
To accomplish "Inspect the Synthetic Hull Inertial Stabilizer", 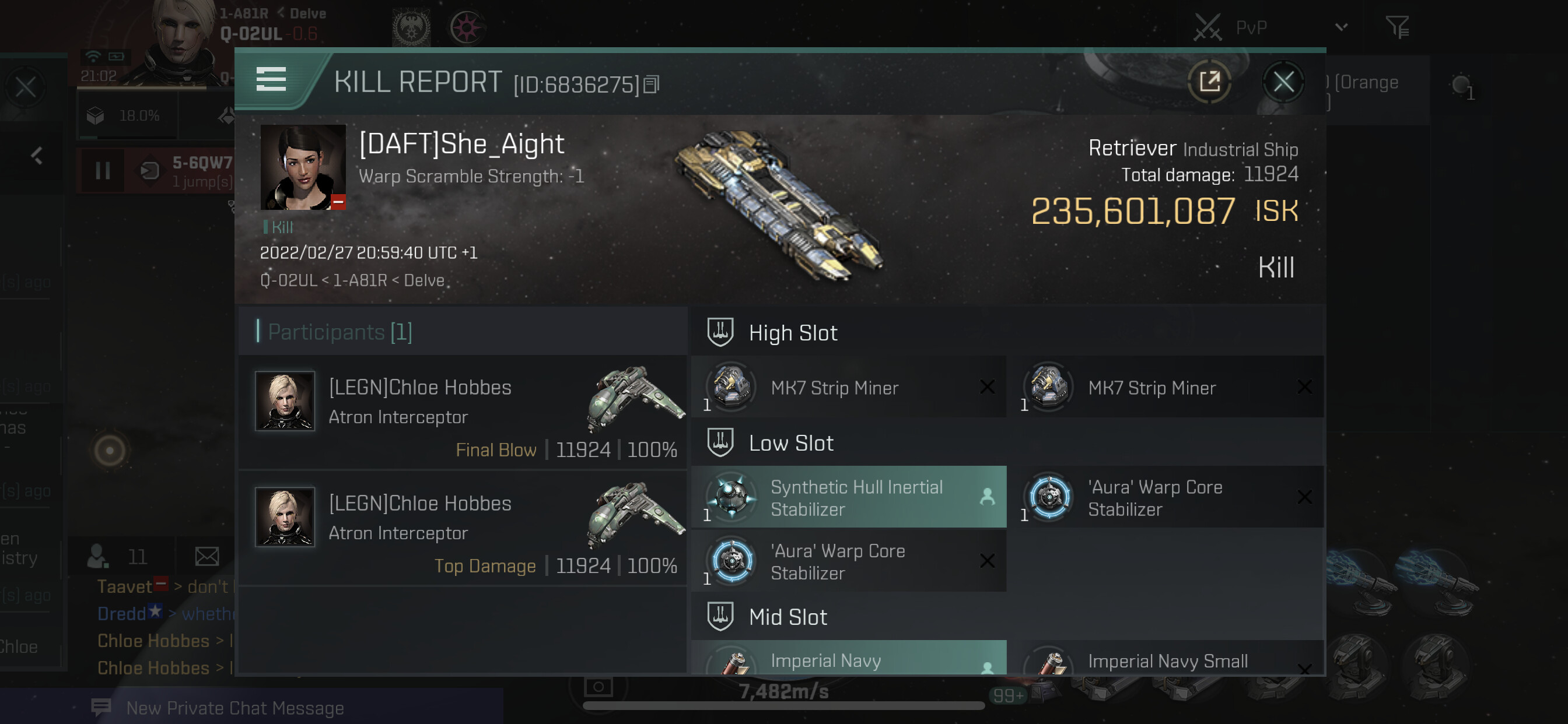I will pos(849,497).
